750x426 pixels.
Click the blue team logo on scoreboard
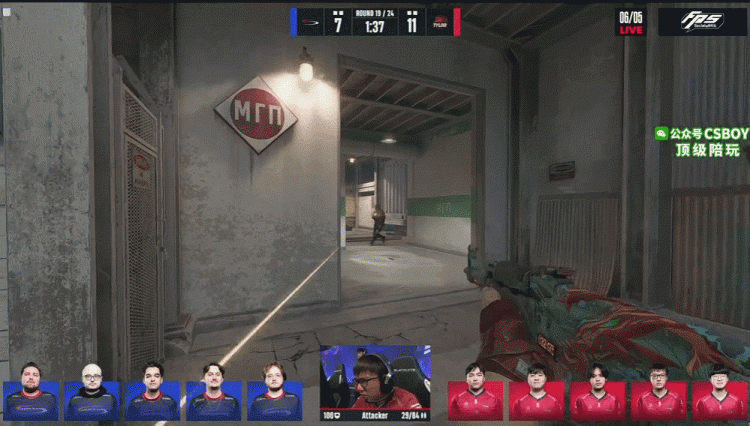click(x=311, y=22)
